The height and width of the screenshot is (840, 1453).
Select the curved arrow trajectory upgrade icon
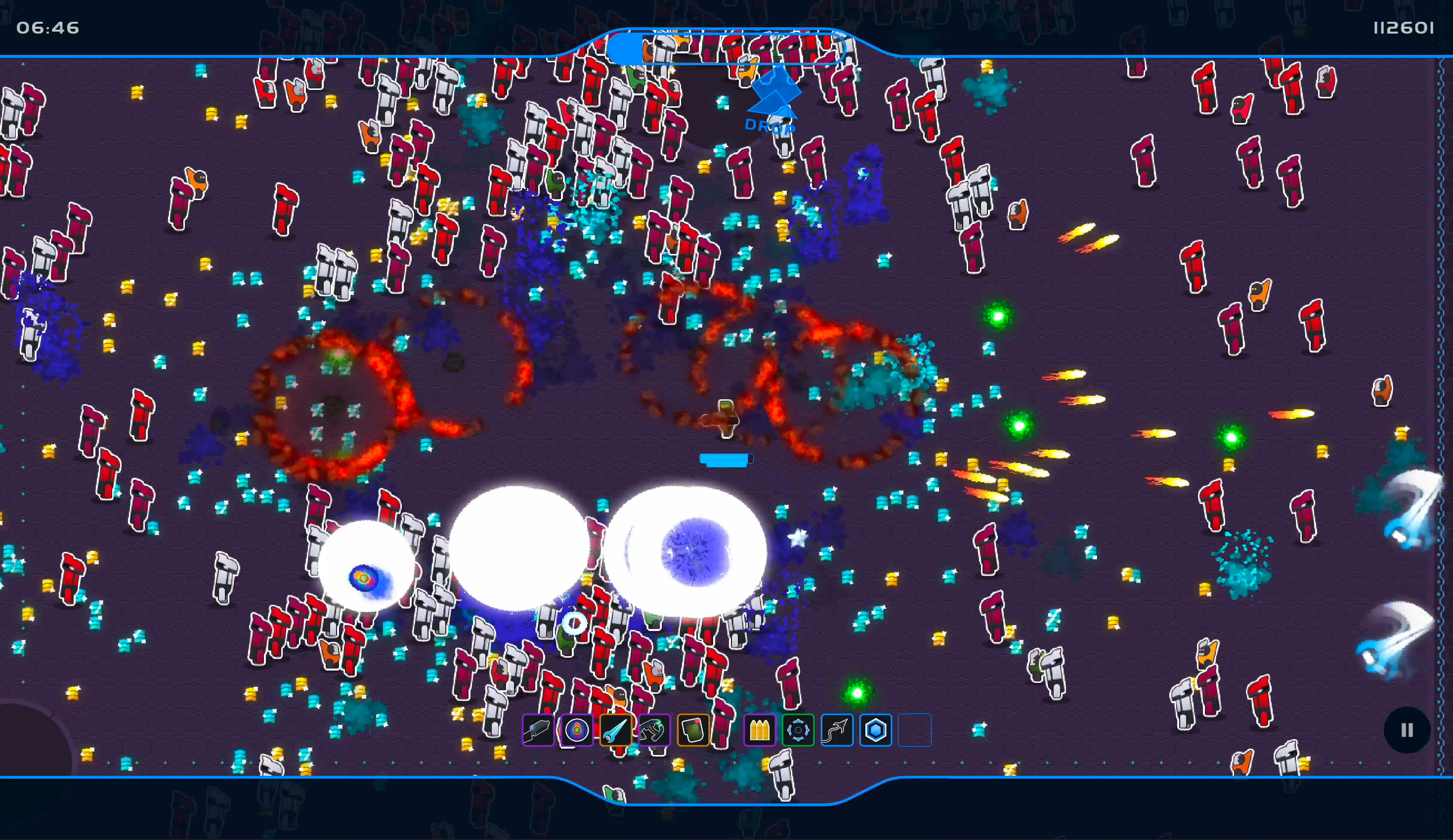click(837, 730)
